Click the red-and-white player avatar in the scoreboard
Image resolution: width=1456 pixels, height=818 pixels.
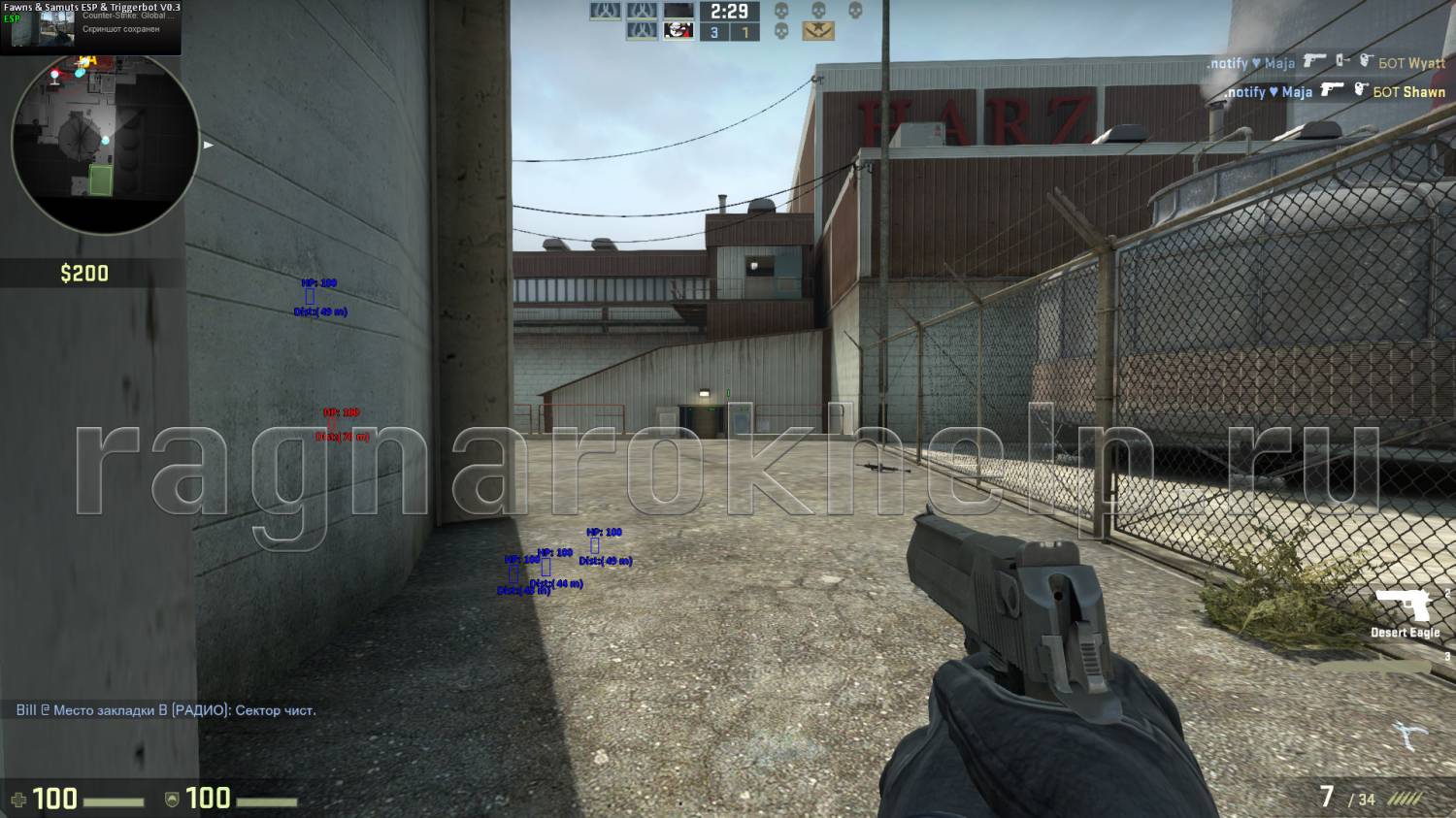tap(678, 31)
